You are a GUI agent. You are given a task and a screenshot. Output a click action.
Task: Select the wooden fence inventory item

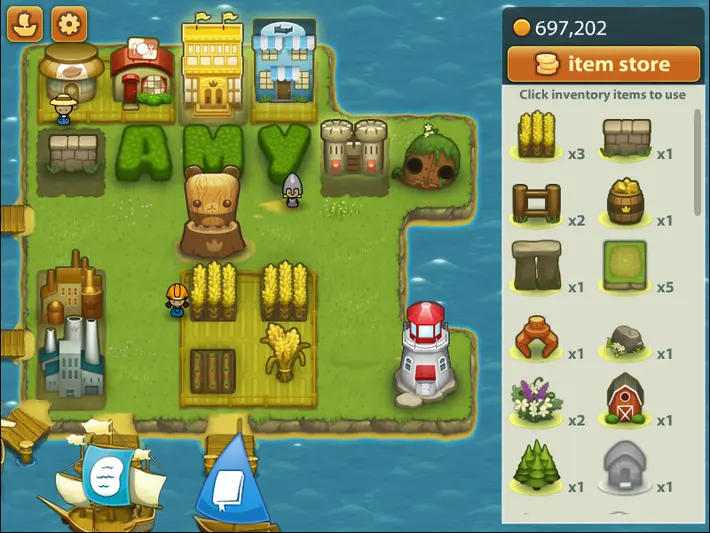click(536, 202)
